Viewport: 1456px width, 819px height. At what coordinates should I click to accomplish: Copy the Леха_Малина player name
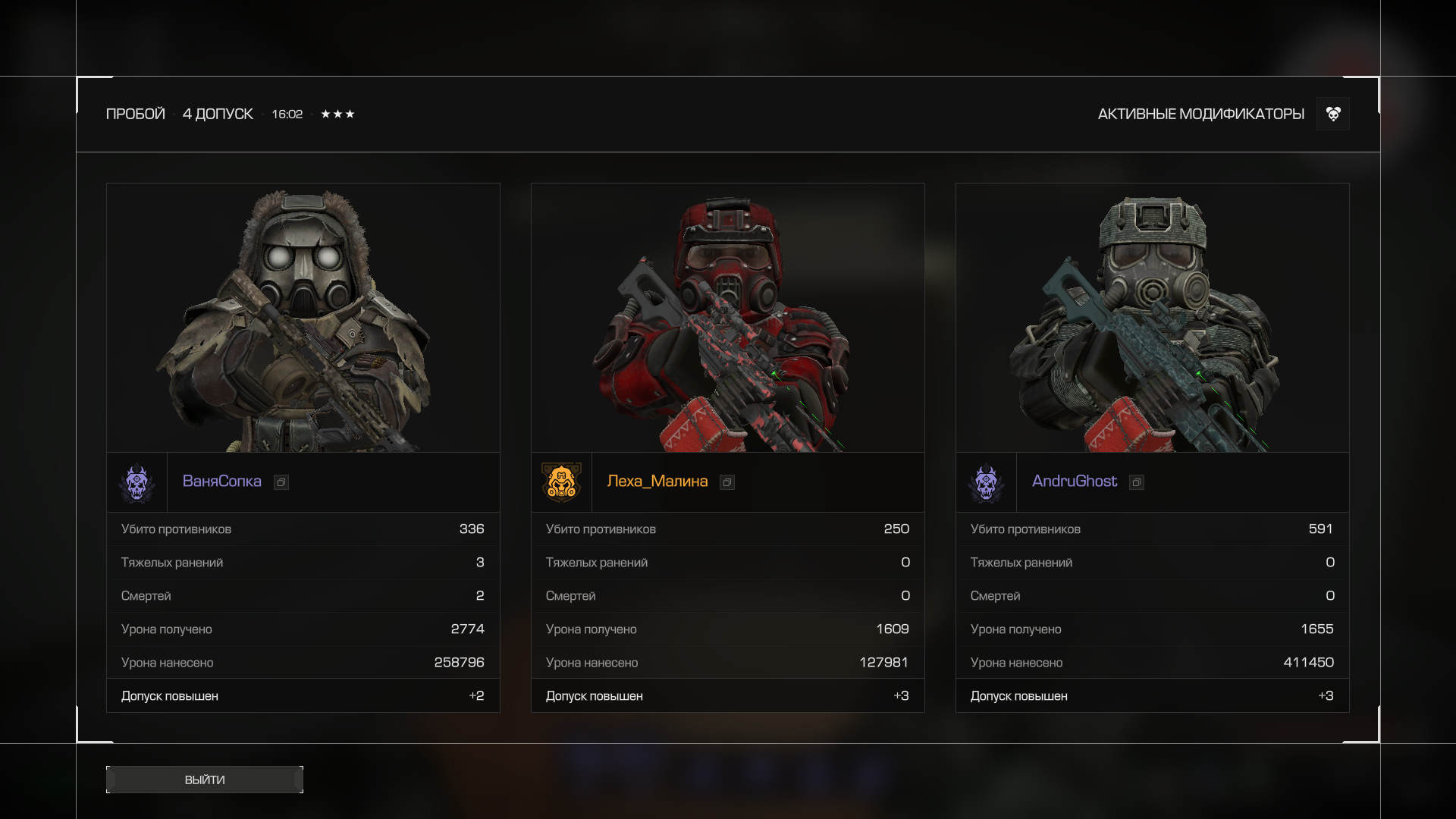[x=727, y=482]
